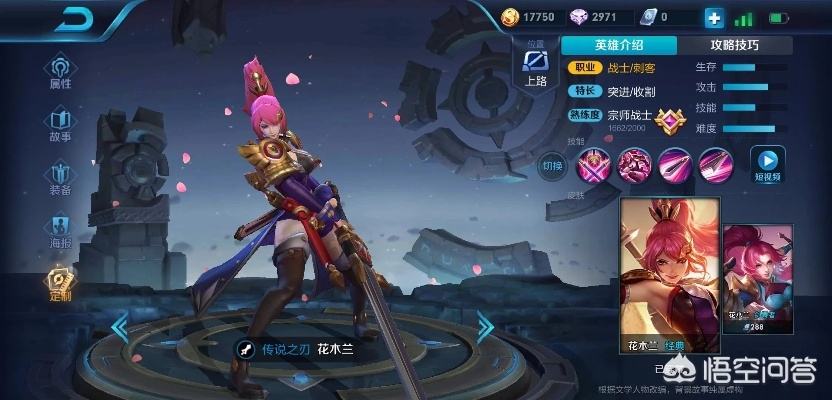The width and height of the screenshot is (832, 400).
Task: Click the blue plus button to add currency
Action: pos(713,18)
